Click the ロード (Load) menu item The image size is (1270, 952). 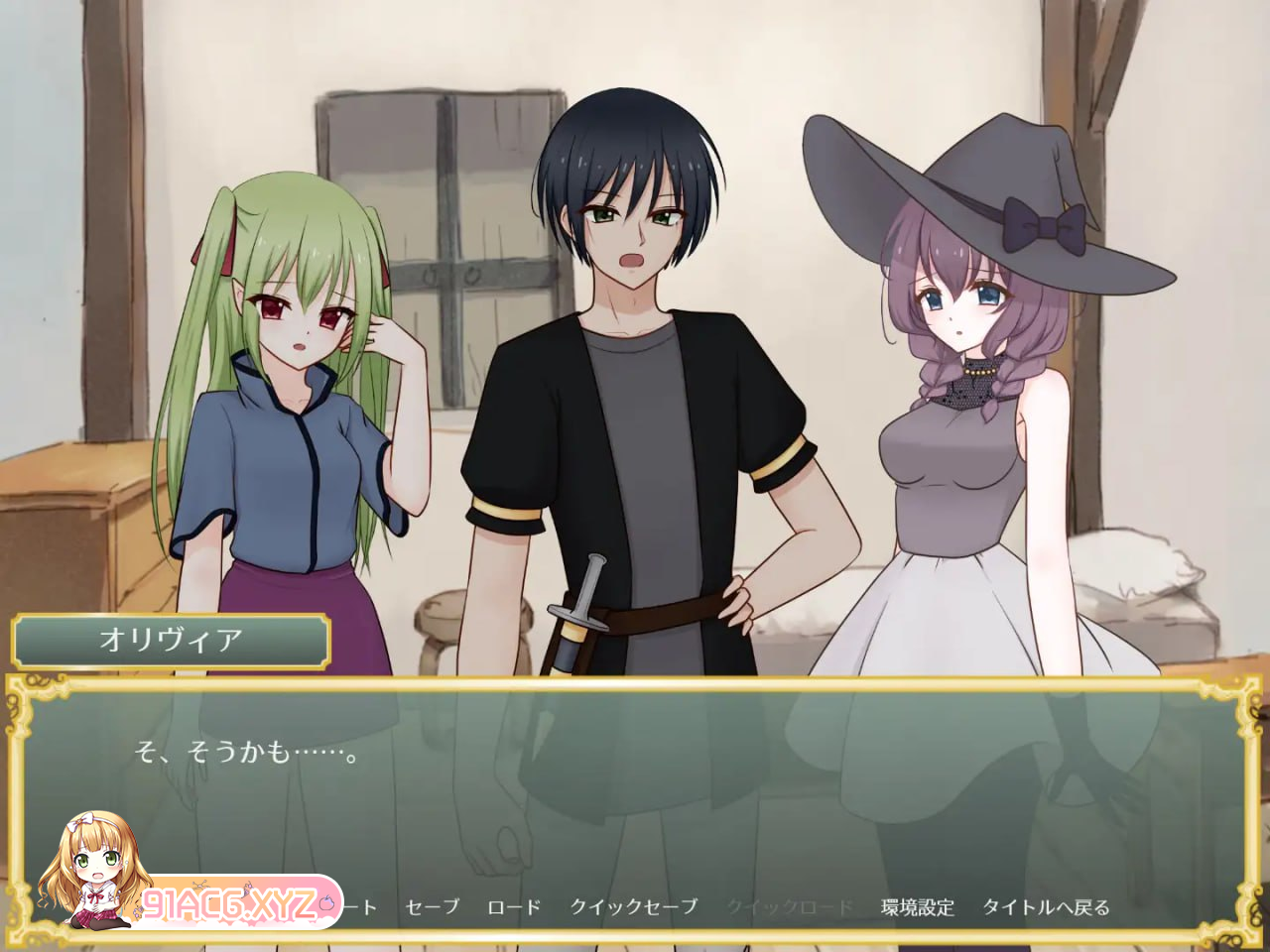pyautogui.click(x=515, y=904)
